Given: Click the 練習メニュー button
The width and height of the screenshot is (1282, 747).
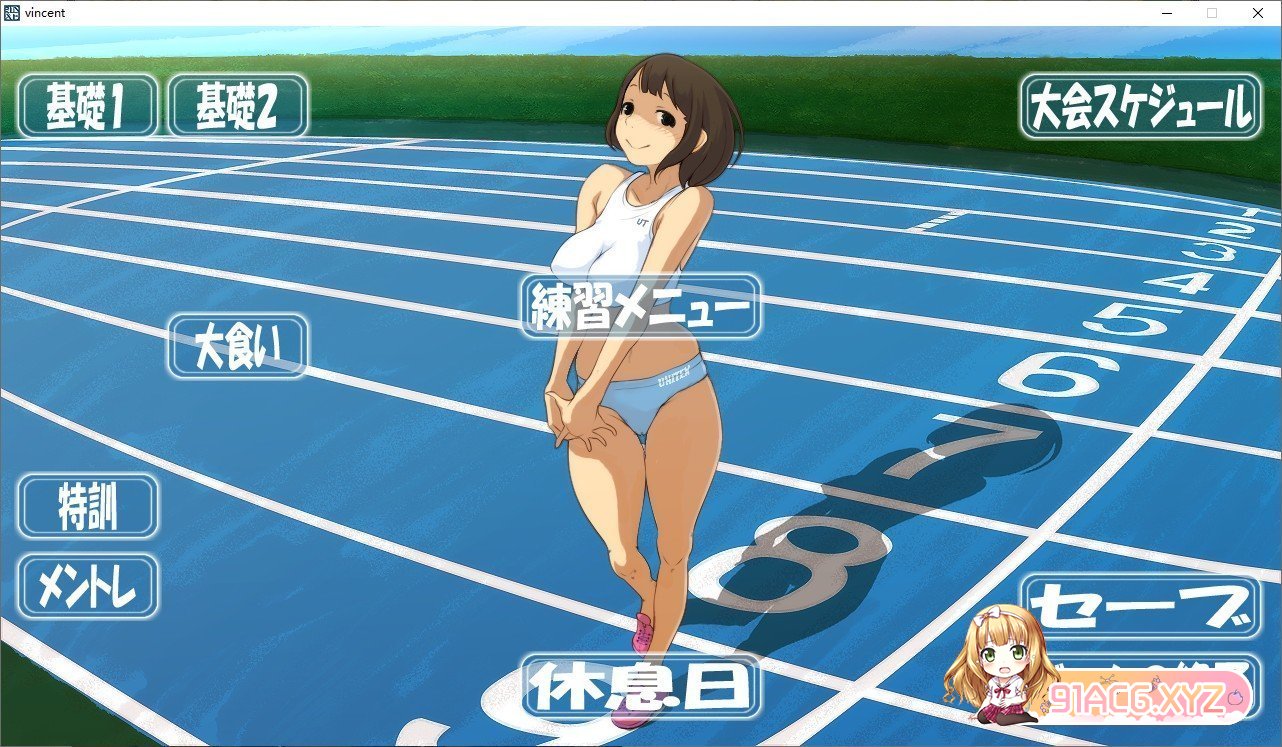Looking at the screenshot, I should point(640,306).
